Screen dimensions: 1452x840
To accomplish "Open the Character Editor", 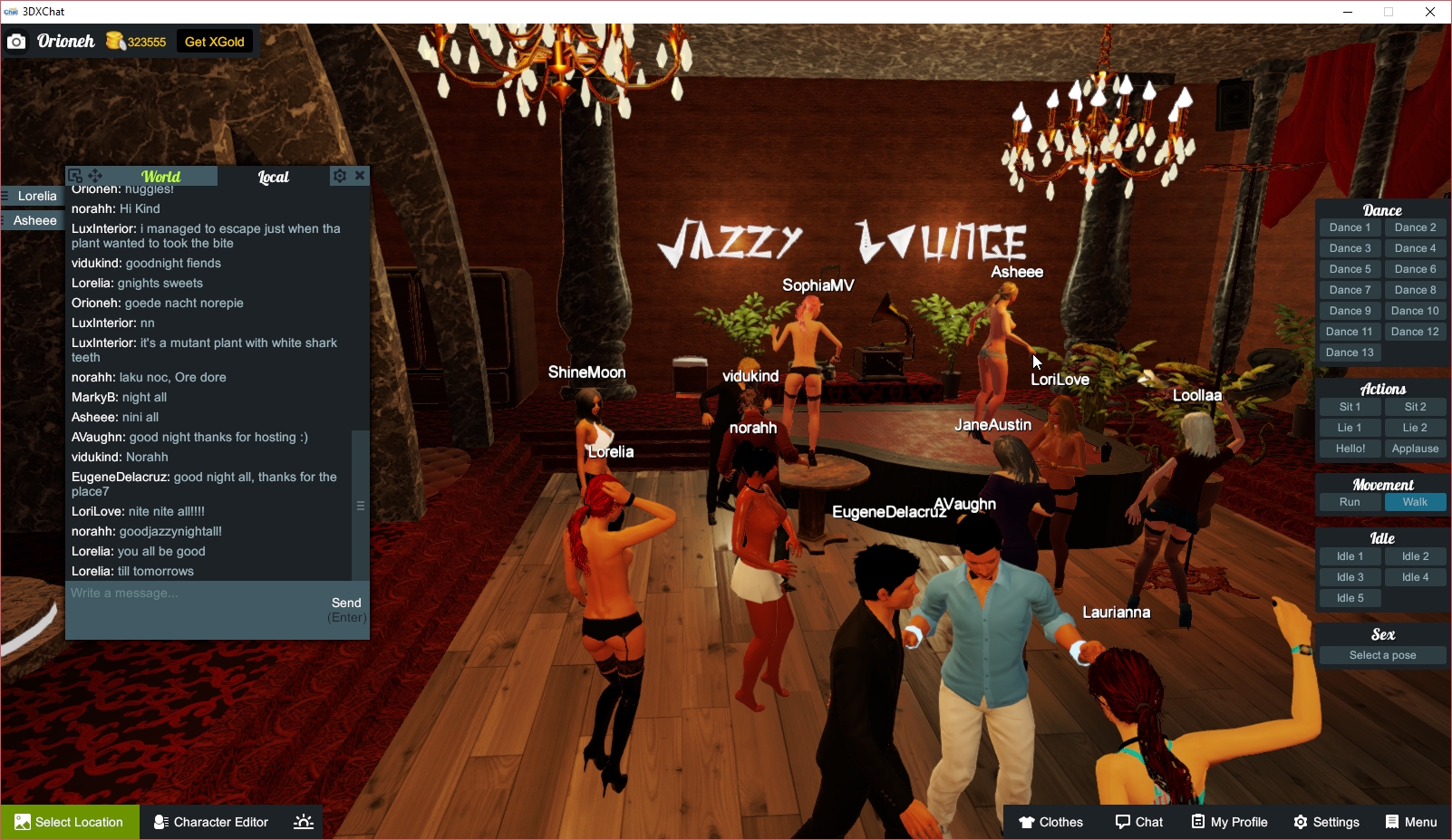I will pos(209,822).
